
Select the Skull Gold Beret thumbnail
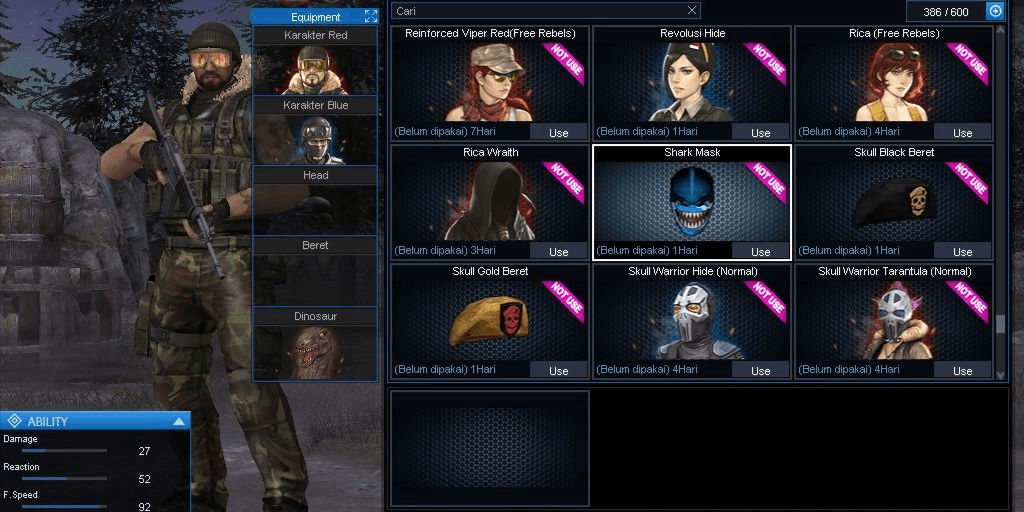pyautogui.click(x=489, y=320)
